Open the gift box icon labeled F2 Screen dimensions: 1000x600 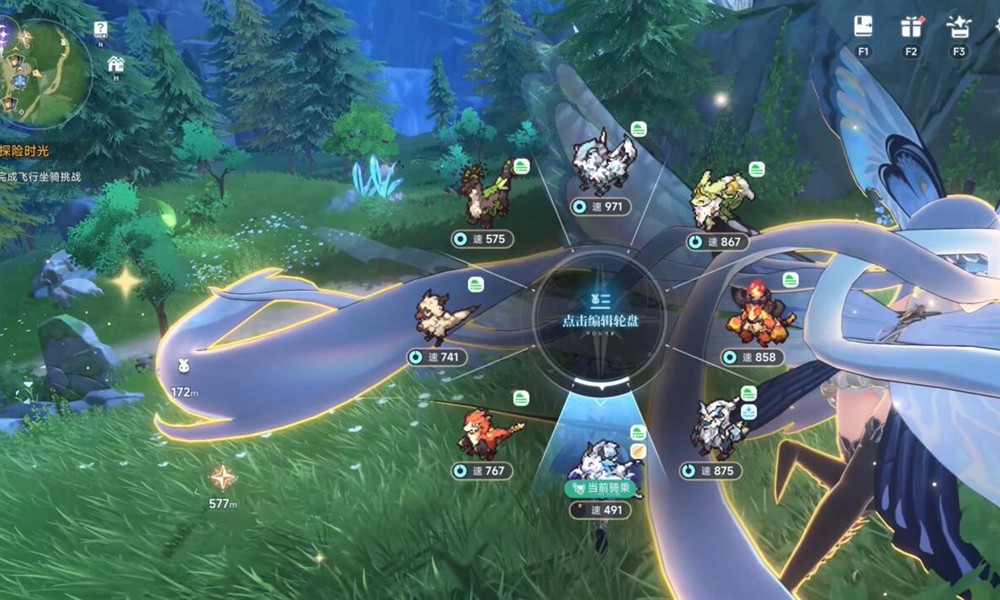pyautogui.click(x=910, y=28)
